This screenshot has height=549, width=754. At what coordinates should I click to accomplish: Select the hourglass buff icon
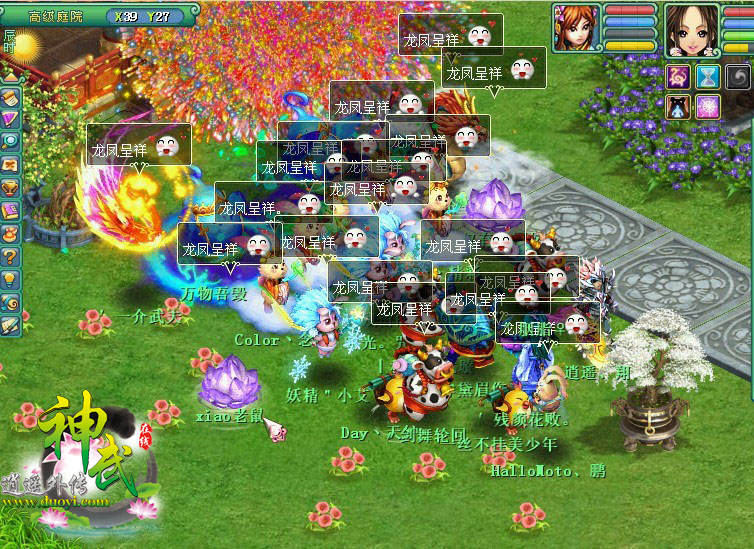click(708, 77)
